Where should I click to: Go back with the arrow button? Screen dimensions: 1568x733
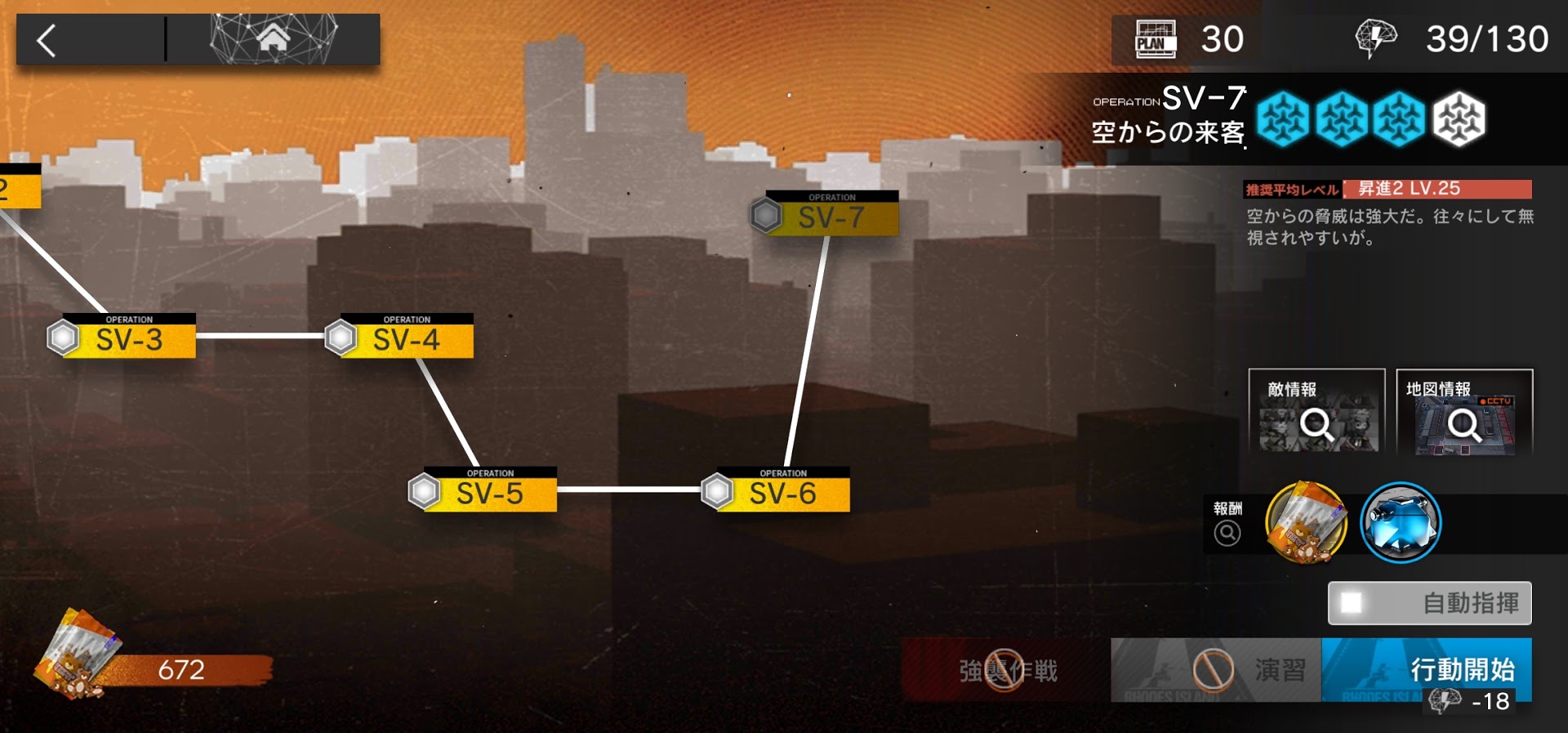[x=47, y=40]
